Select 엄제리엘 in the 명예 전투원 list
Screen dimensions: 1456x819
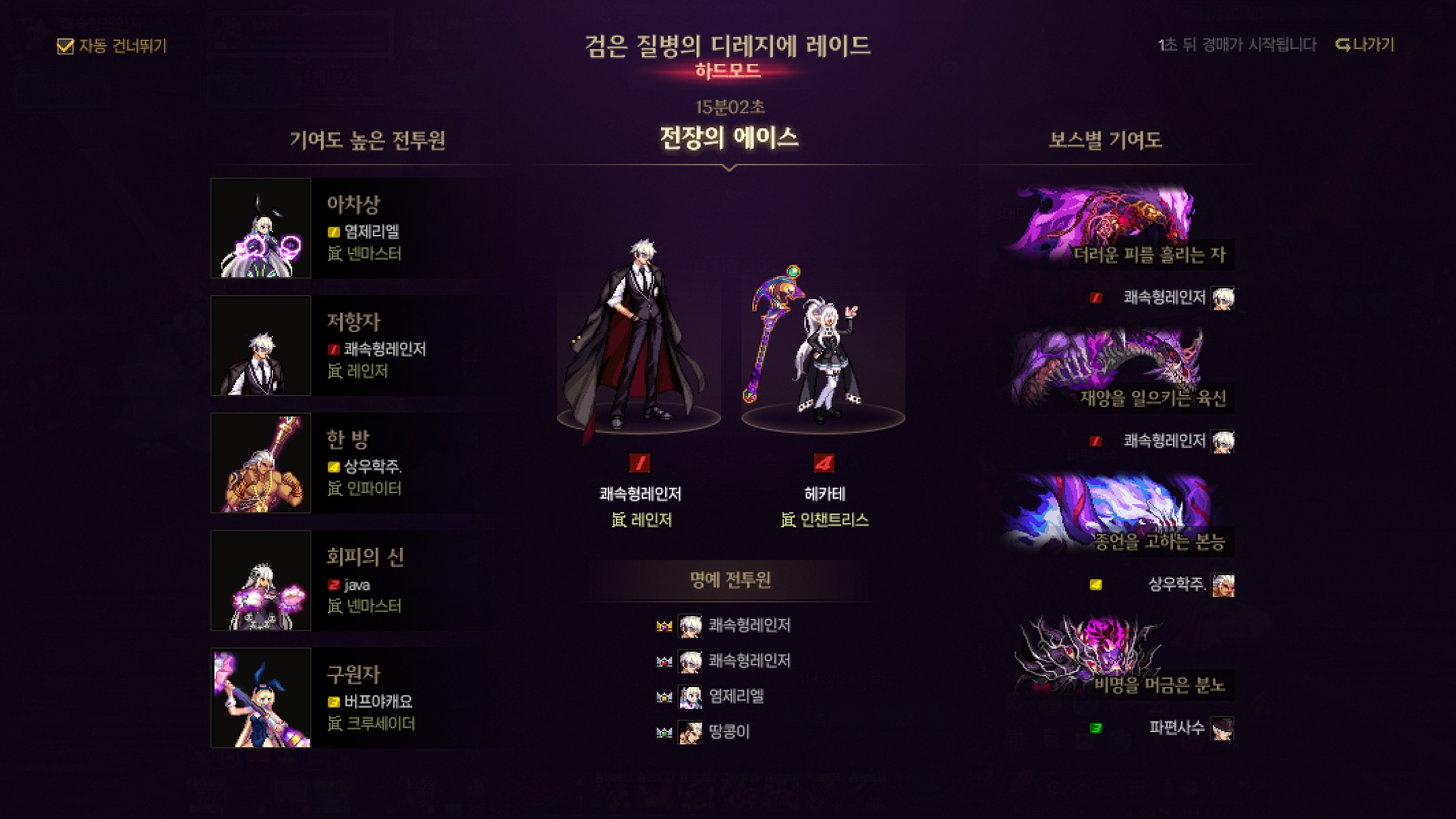(x=735, y=696)
